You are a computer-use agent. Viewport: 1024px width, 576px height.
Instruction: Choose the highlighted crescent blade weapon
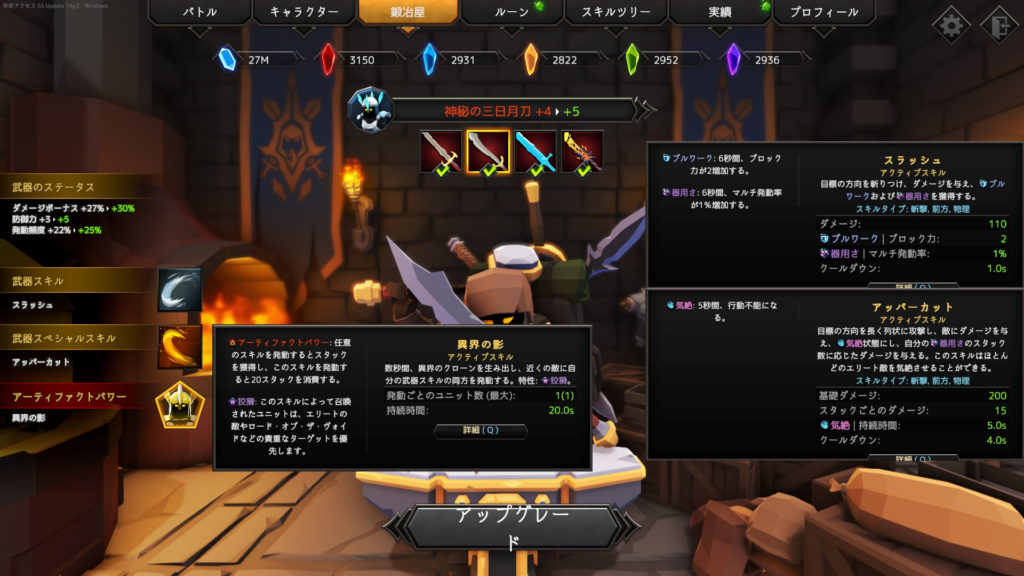(x=488, y=152)
